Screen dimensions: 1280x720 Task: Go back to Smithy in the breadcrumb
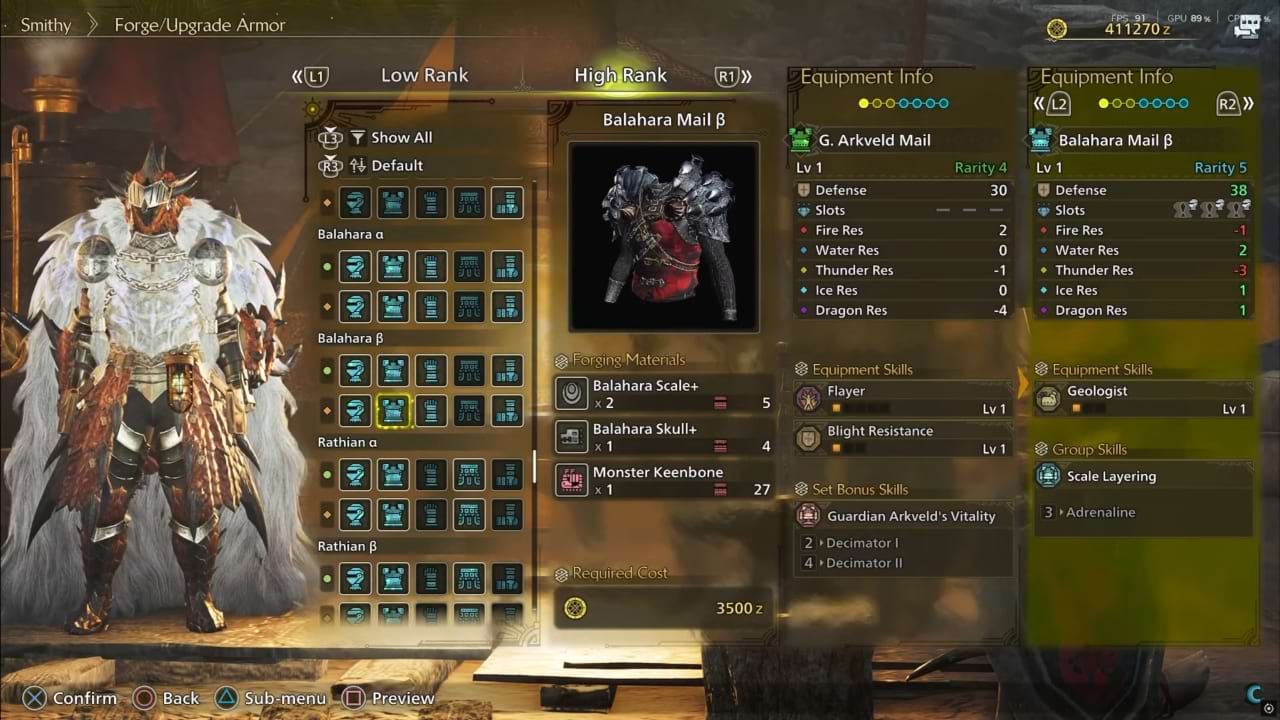pos(46,25)
